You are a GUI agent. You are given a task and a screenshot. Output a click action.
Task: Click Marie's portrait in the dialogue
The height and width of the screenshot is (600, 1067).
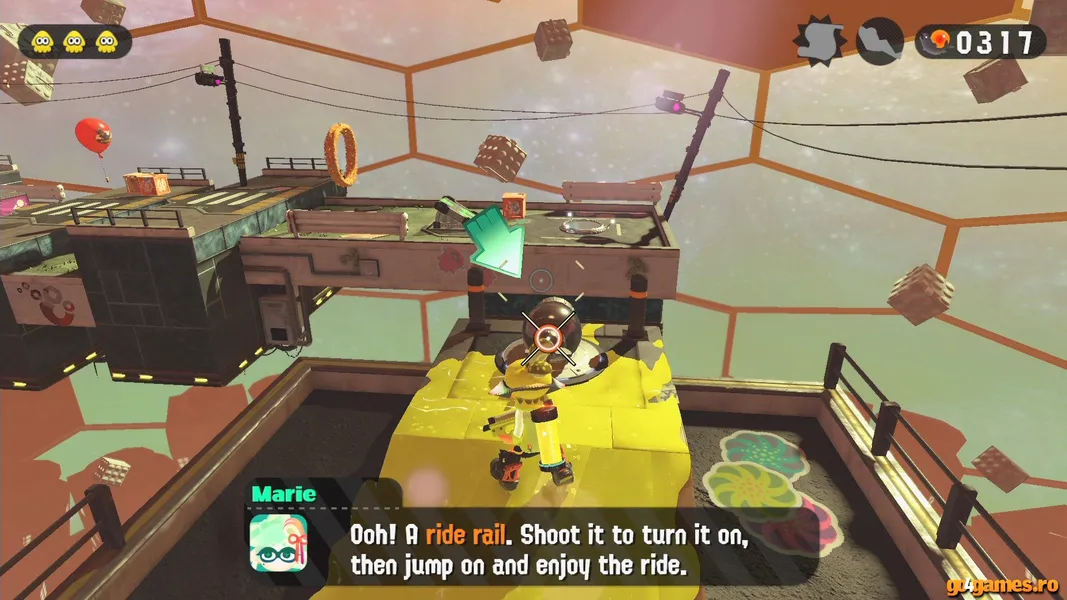pyautogui.click(x=278, y=544)
